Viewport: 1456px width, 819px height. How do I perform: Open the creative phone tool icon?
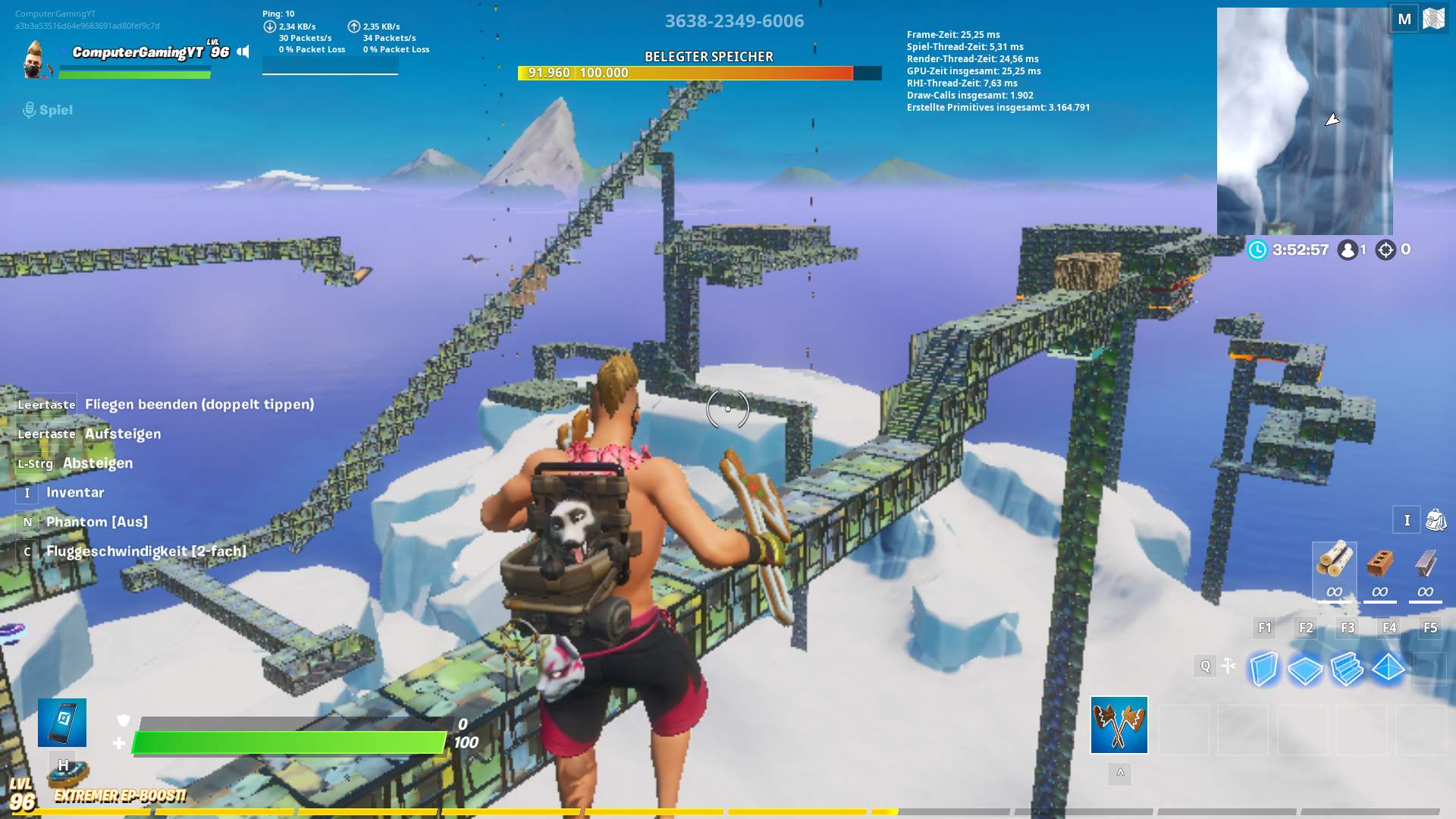tap(61, 722)
